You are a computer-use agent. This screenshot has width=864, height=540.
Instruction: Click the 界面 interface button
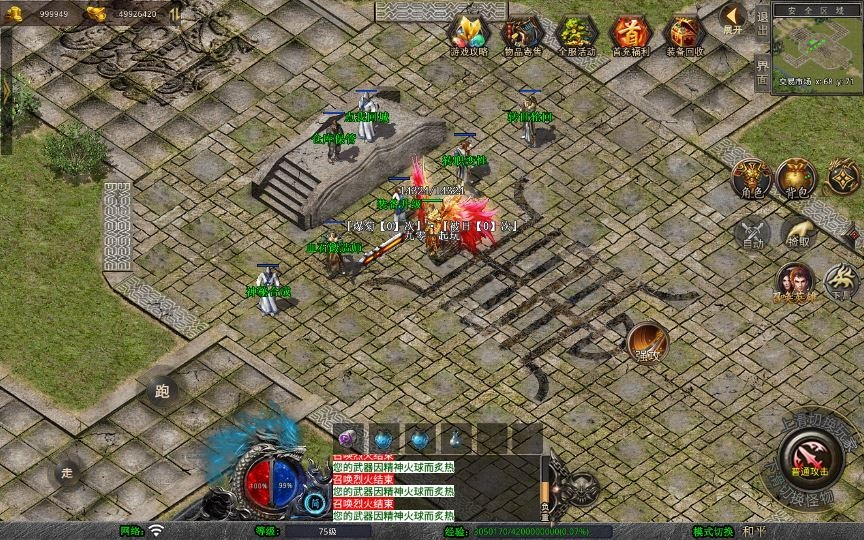[762, 72]
